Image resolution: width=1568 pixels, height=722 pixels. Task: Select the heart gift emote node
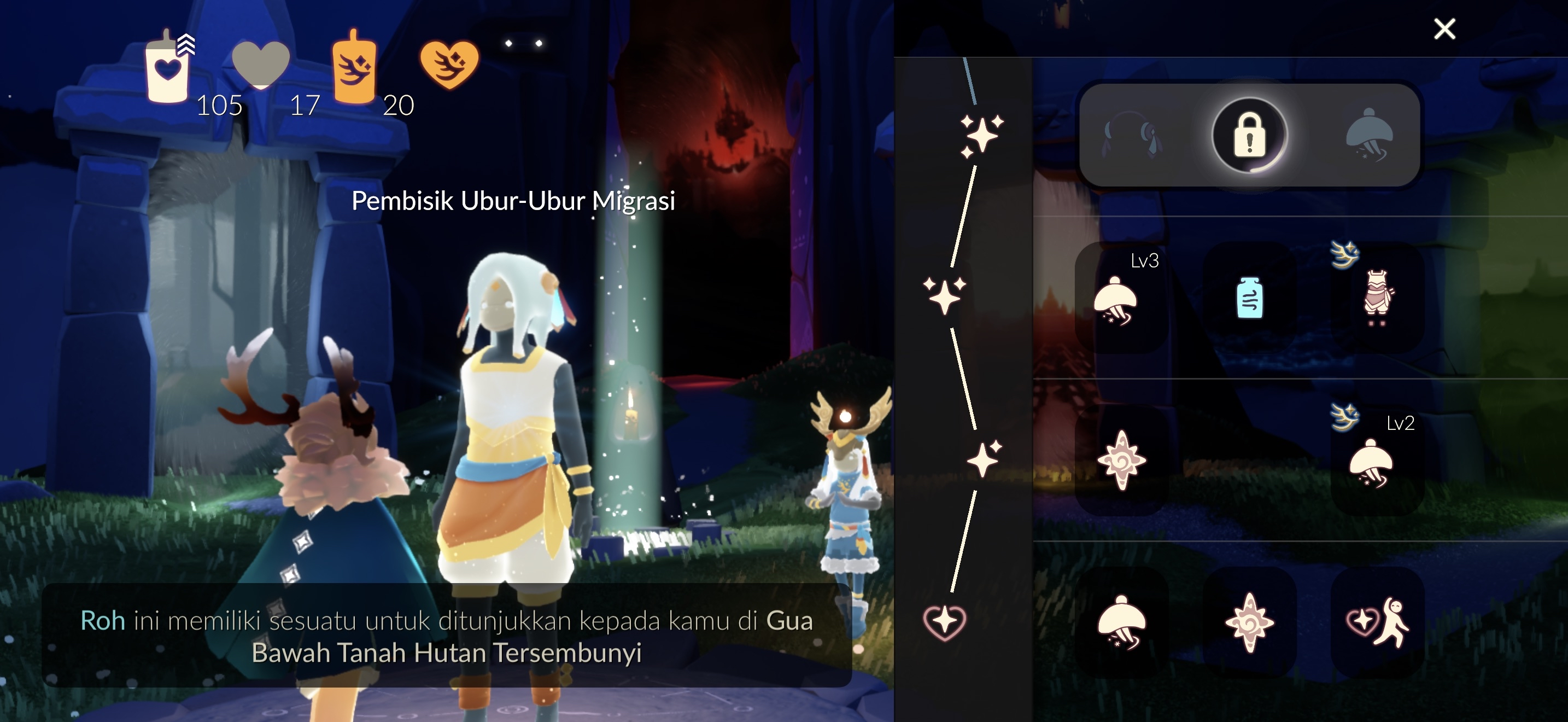(x=1377, y=622)
